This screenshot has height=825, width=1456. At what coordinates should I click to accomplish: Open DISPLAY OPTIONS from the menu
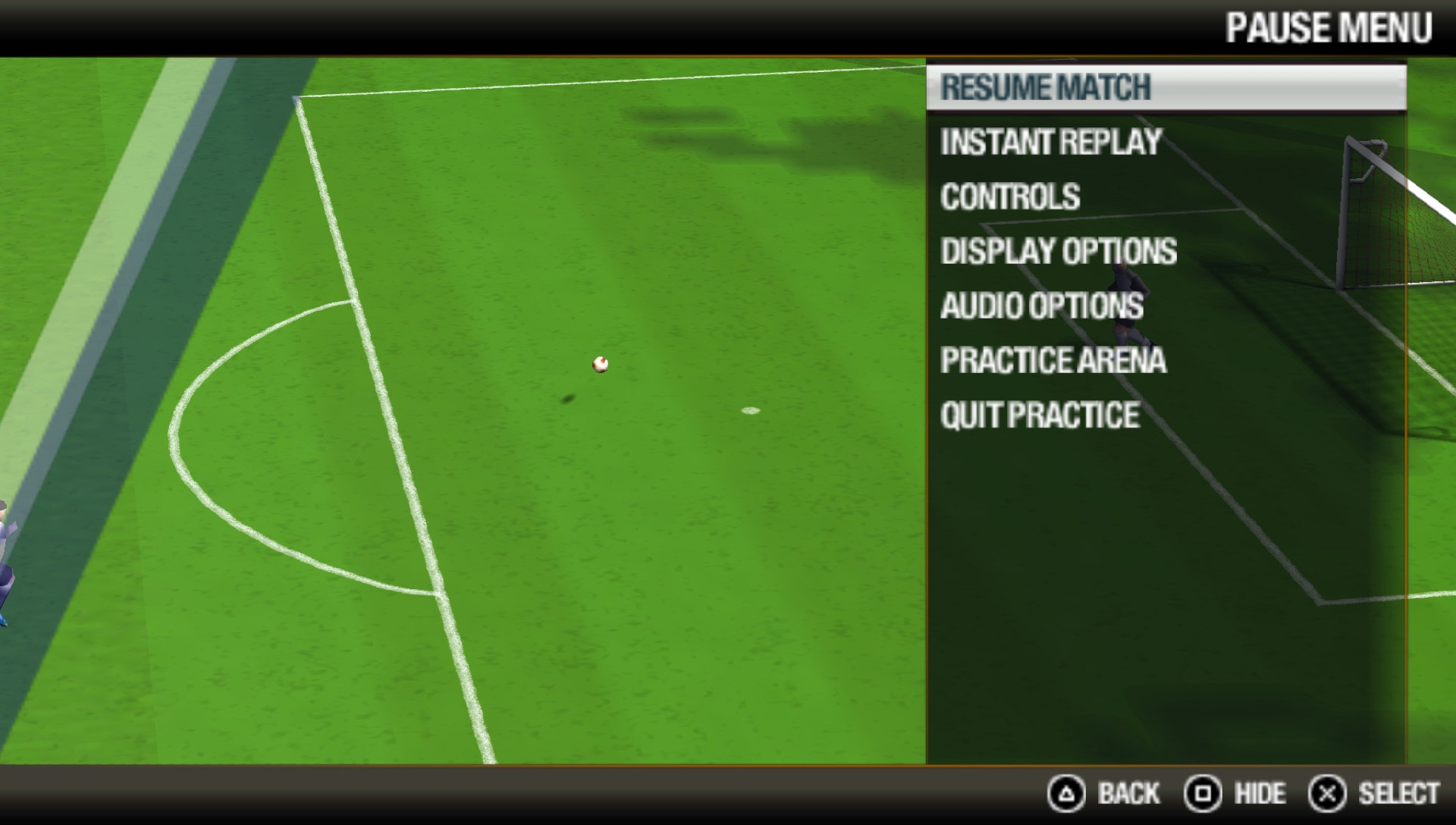coord(1059,251)
